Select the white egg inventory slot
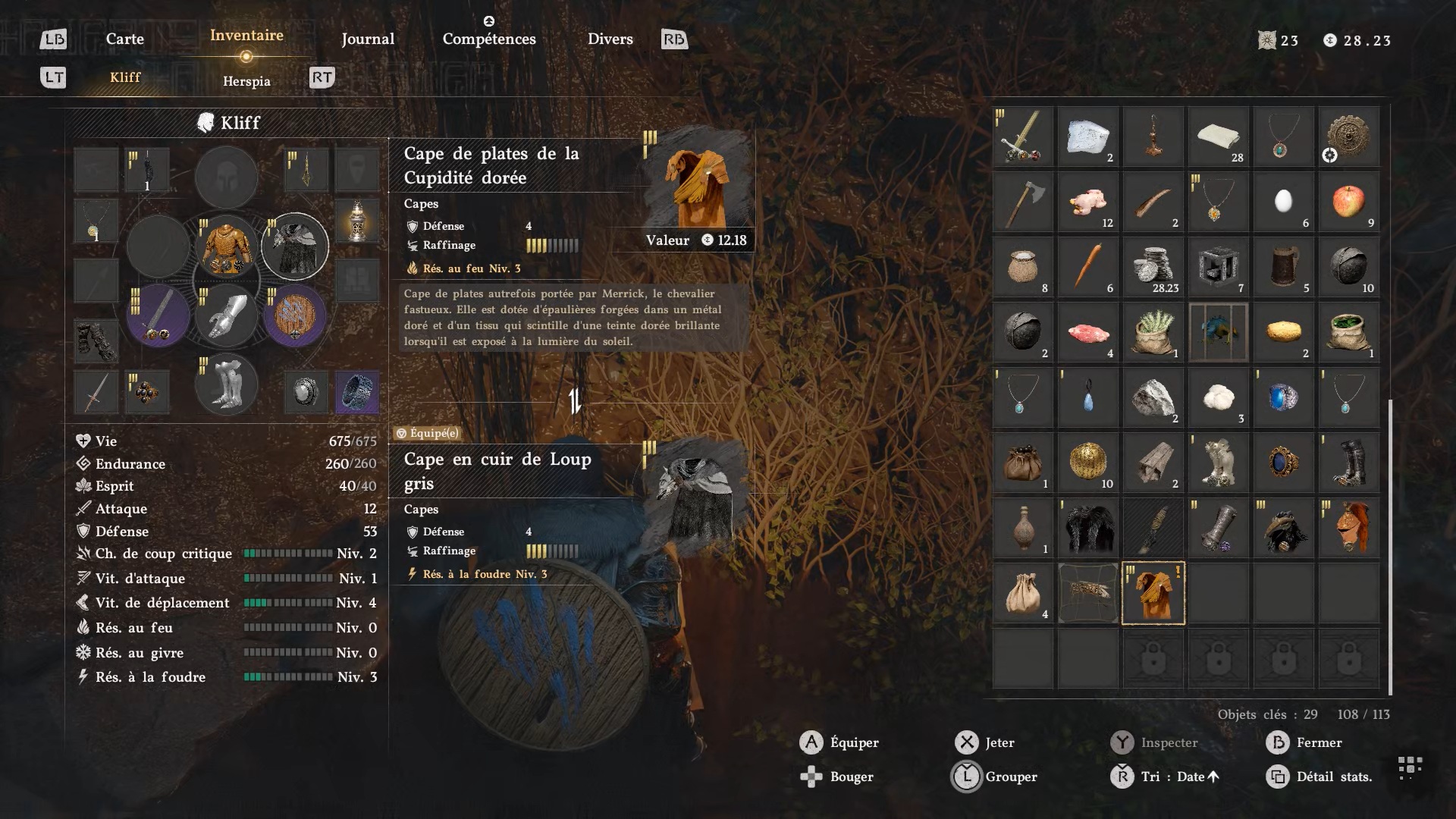Viewport: 1456px width, 819px height. (1283, 202)
